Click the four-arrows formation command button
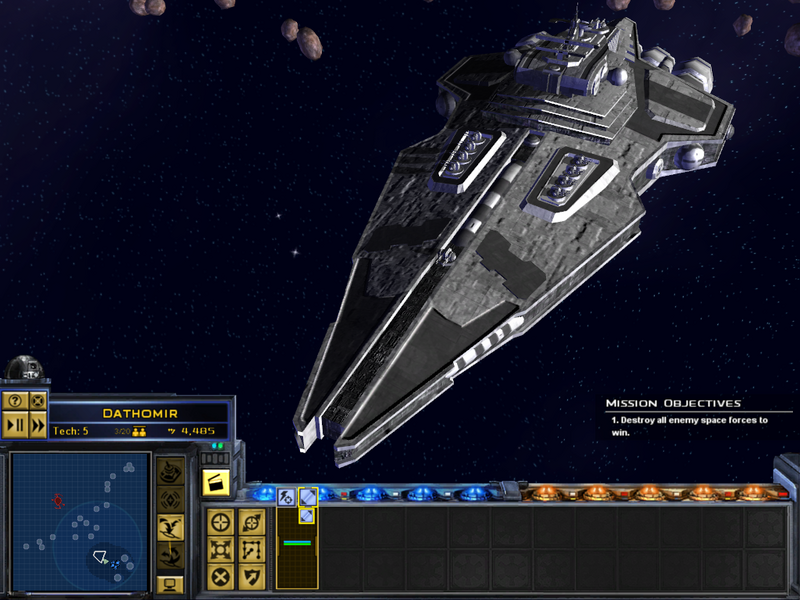Screen dimensions: 800x600 [222, 549]
